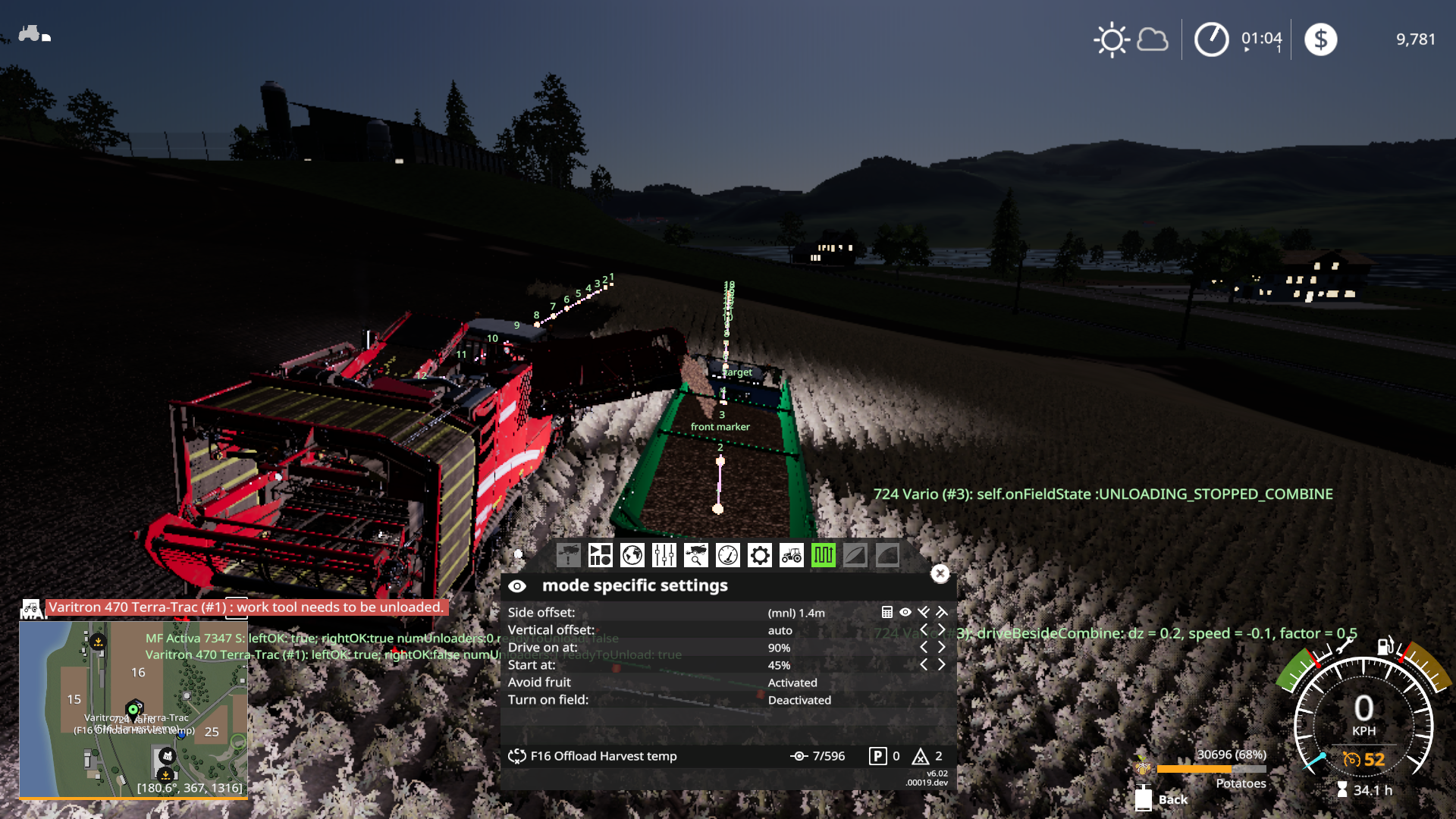
Task: Click the Potatoes fill level bar
Action: coord(1213,768)
